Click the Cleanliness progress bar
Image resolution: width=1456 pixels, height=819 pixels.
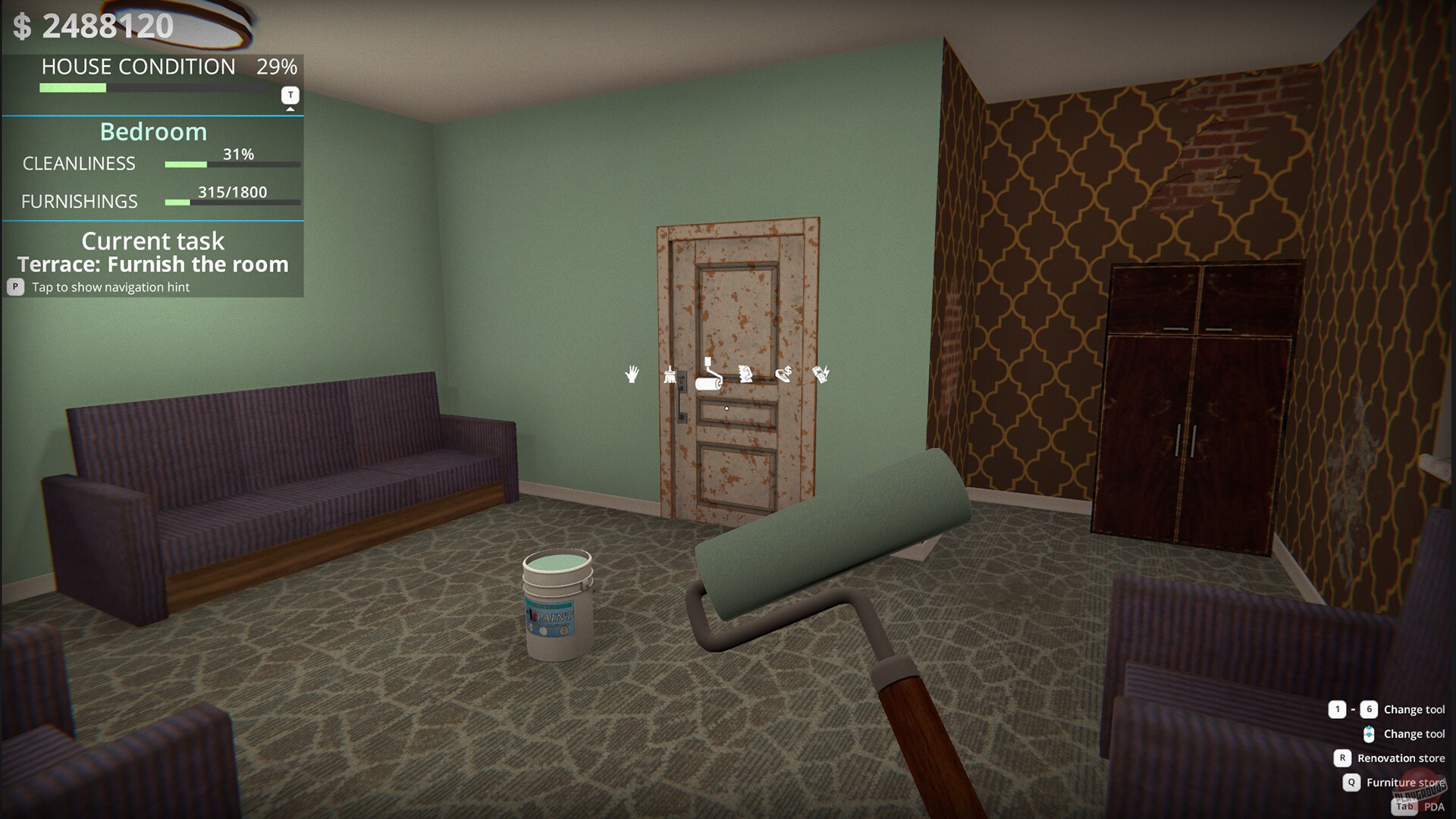pos(230,163)
